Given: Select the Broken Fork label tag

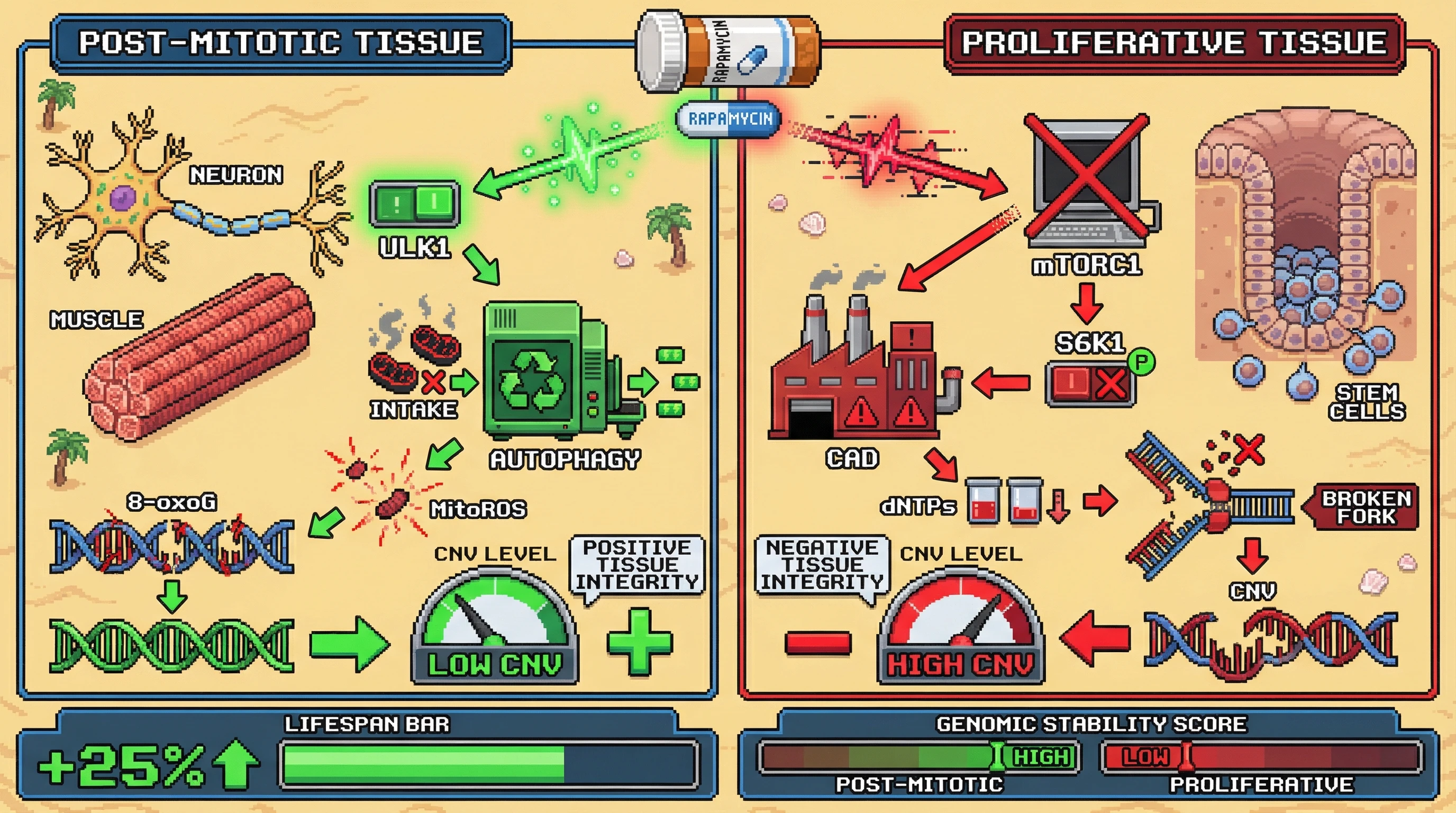Looking at the screenshot, I should [x=1364, y=507].
